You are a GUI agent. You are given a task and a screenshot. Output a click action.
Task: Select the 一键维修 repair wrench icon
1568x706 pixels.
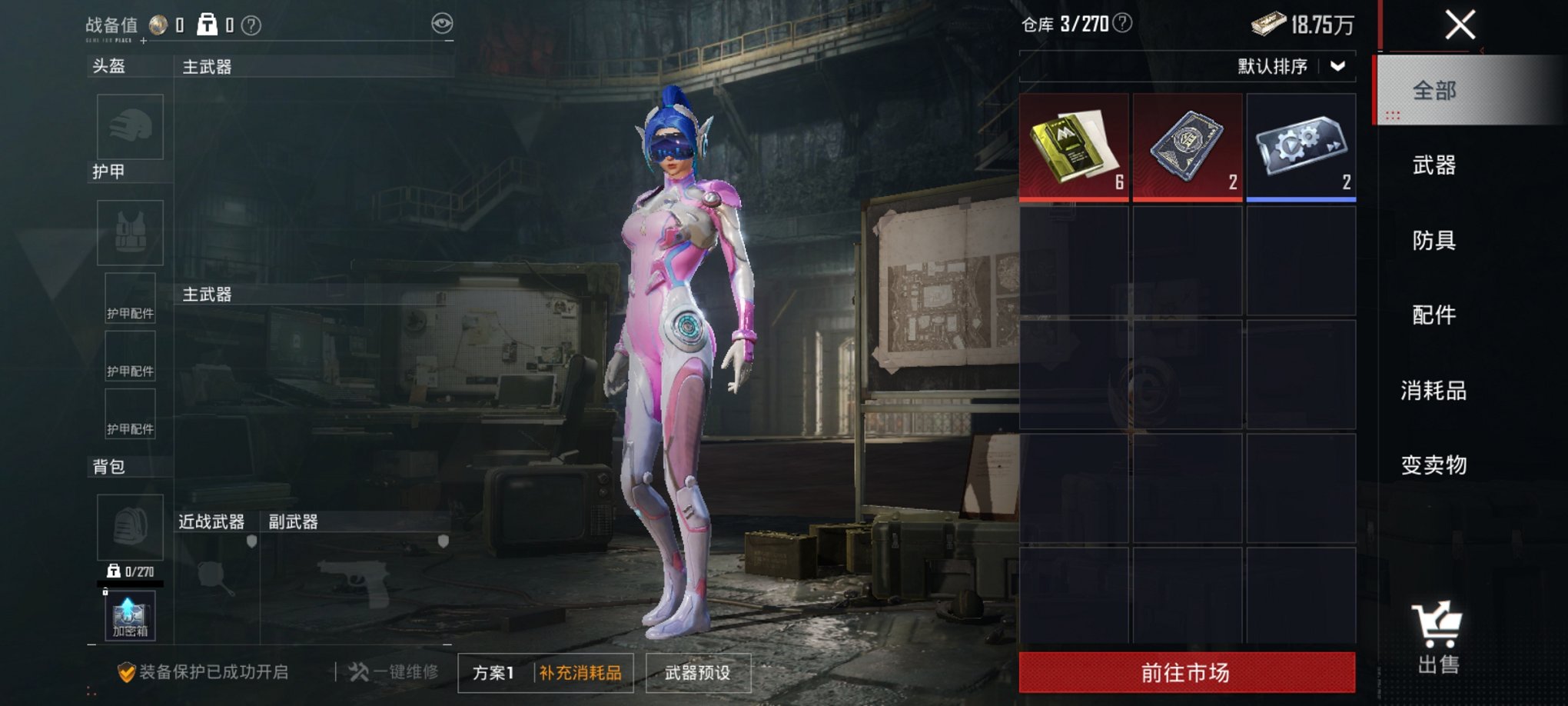[358, 671]
